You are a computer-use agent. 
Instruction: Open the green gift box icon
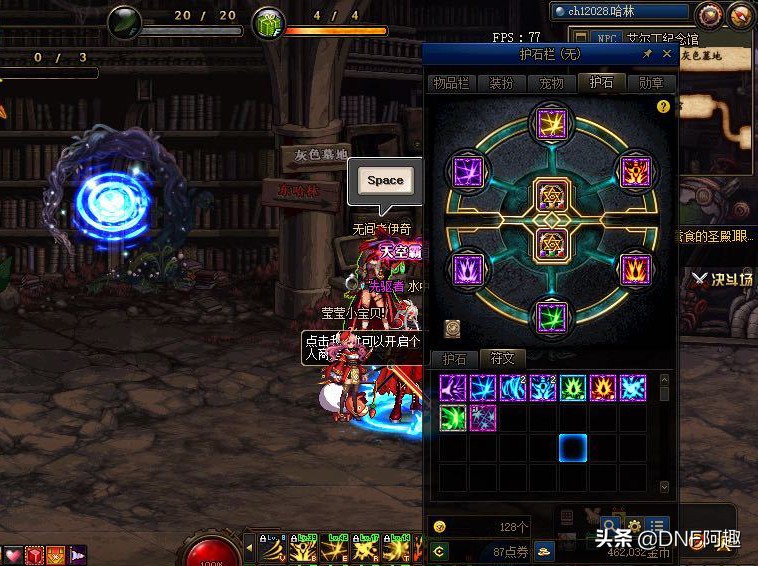[267, 22]
